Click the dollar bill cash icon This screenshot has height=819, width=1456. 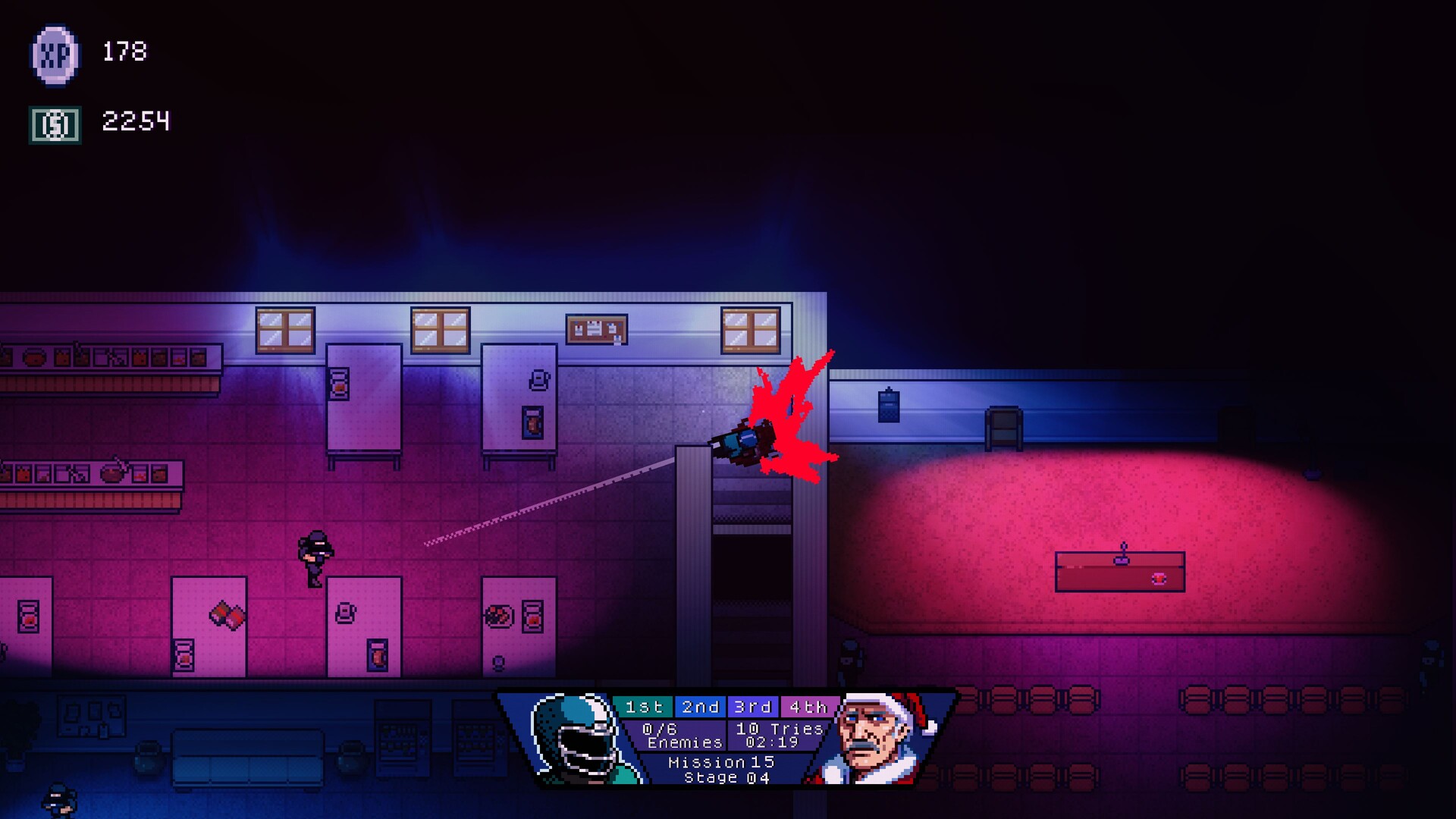coord(55,124)
